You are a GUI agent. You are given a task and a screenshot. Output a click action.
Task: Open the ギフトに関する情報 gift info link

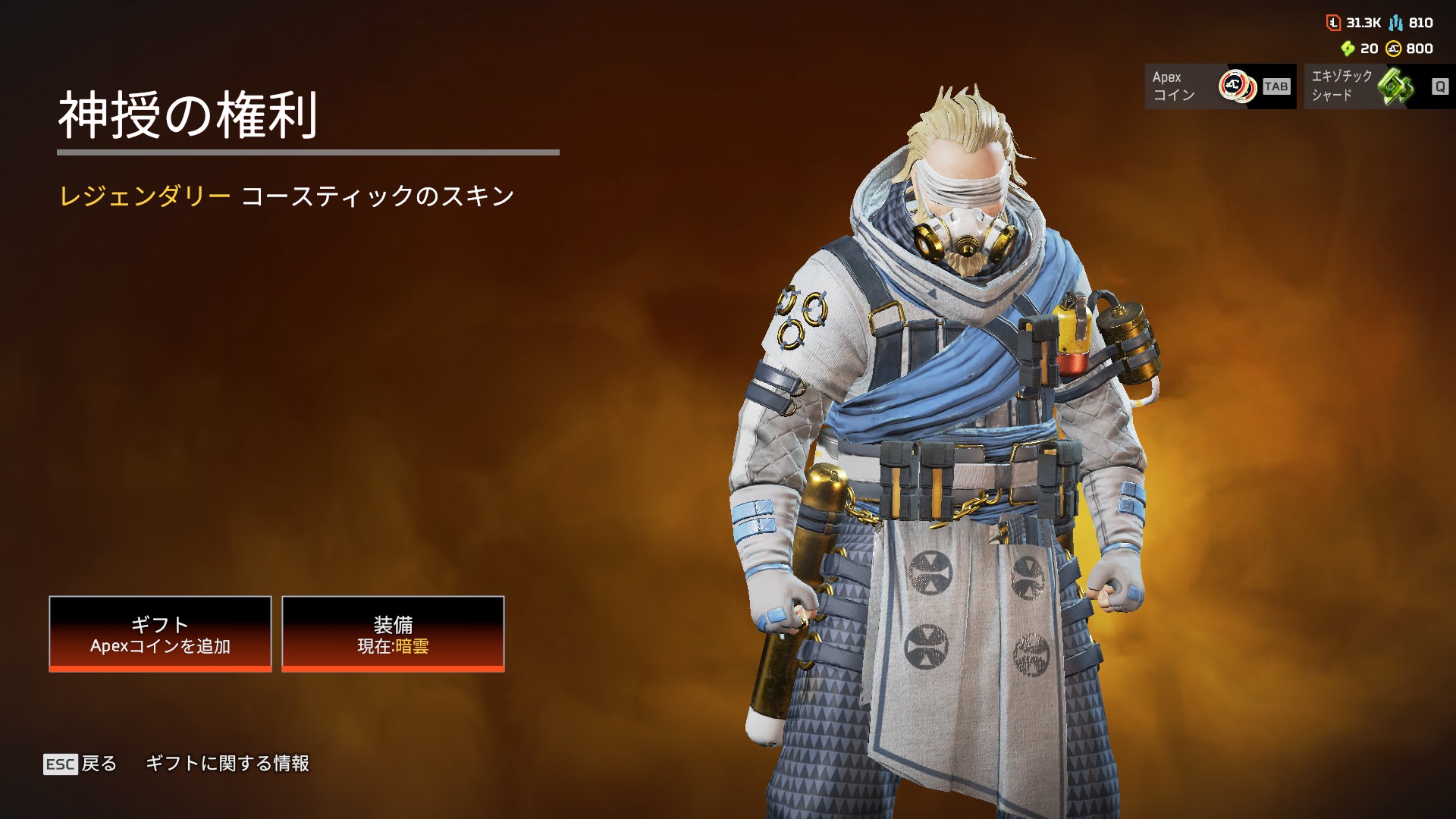point(227,764)
